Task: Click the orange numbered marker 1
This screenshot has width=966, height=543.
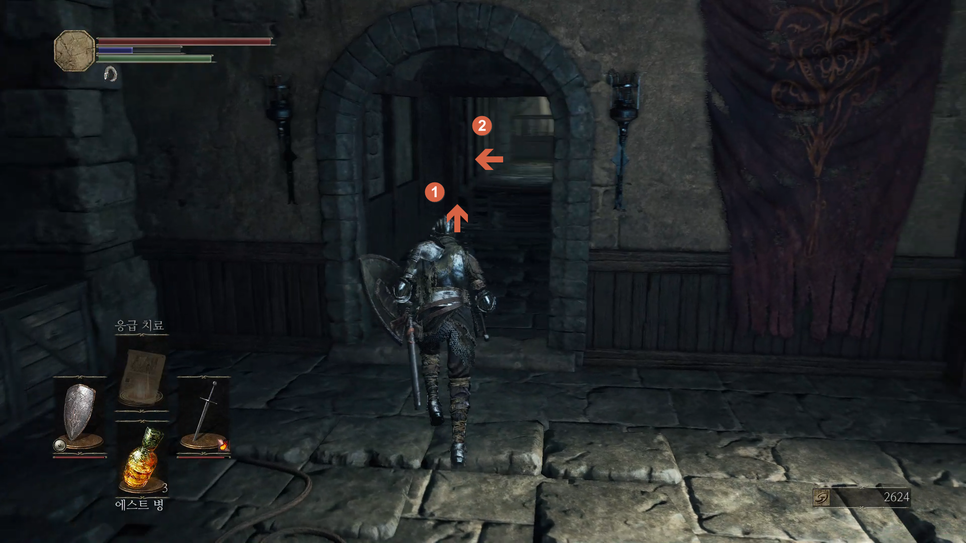Action: click(x=434, y=190)
